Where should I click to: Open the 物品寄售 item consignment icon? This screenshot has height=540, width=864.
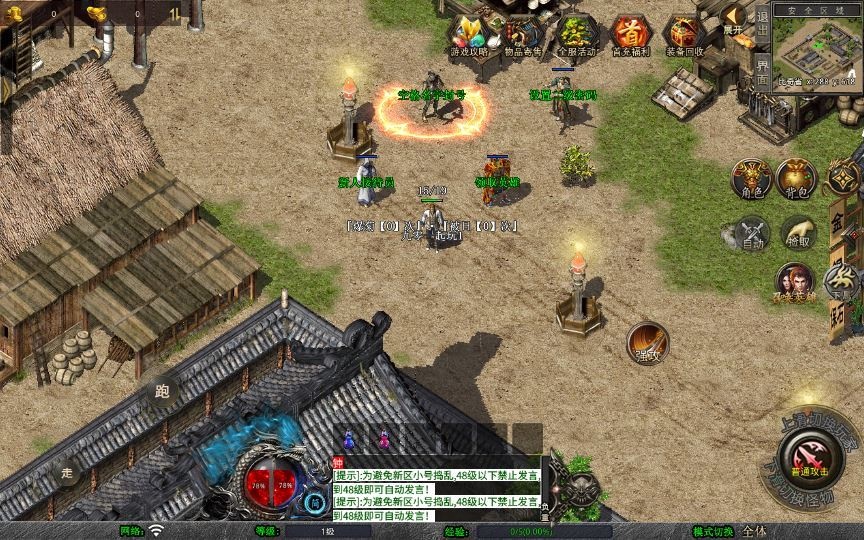tap(522, 35)
